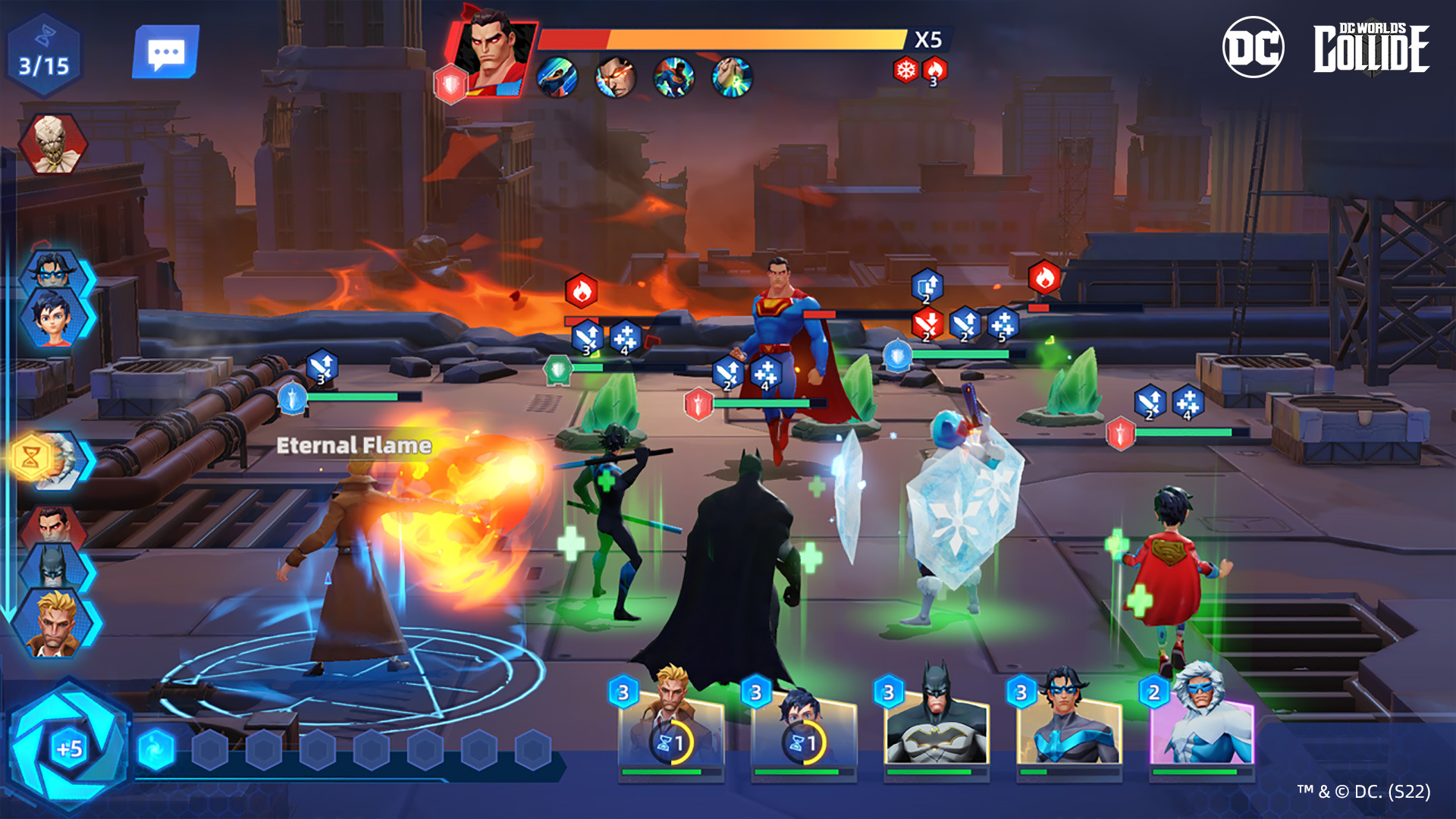Select Constantine portrait in turn order list
Viewport: 1456px width, 819px height.
point(55,623)
